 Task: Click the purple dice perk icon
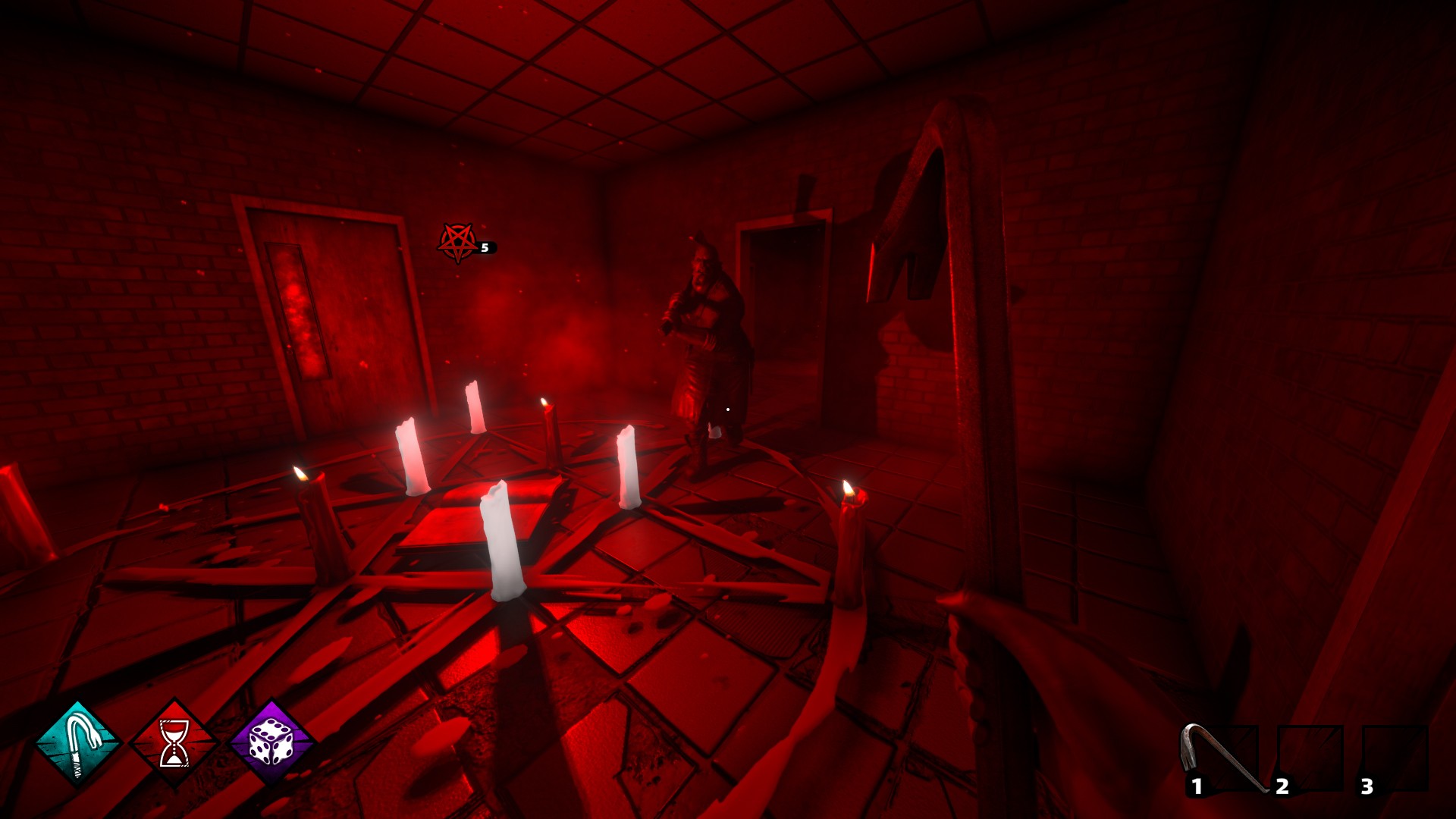point(271,743)
